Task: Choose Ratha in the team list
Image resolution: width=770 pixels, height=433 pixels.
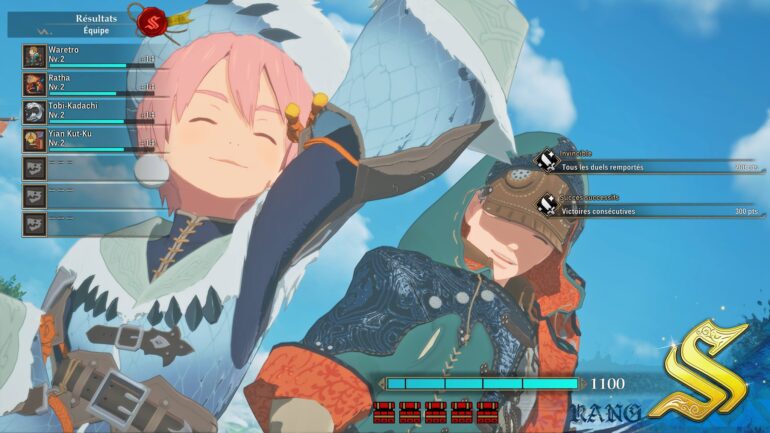Action: click(85, 83)
